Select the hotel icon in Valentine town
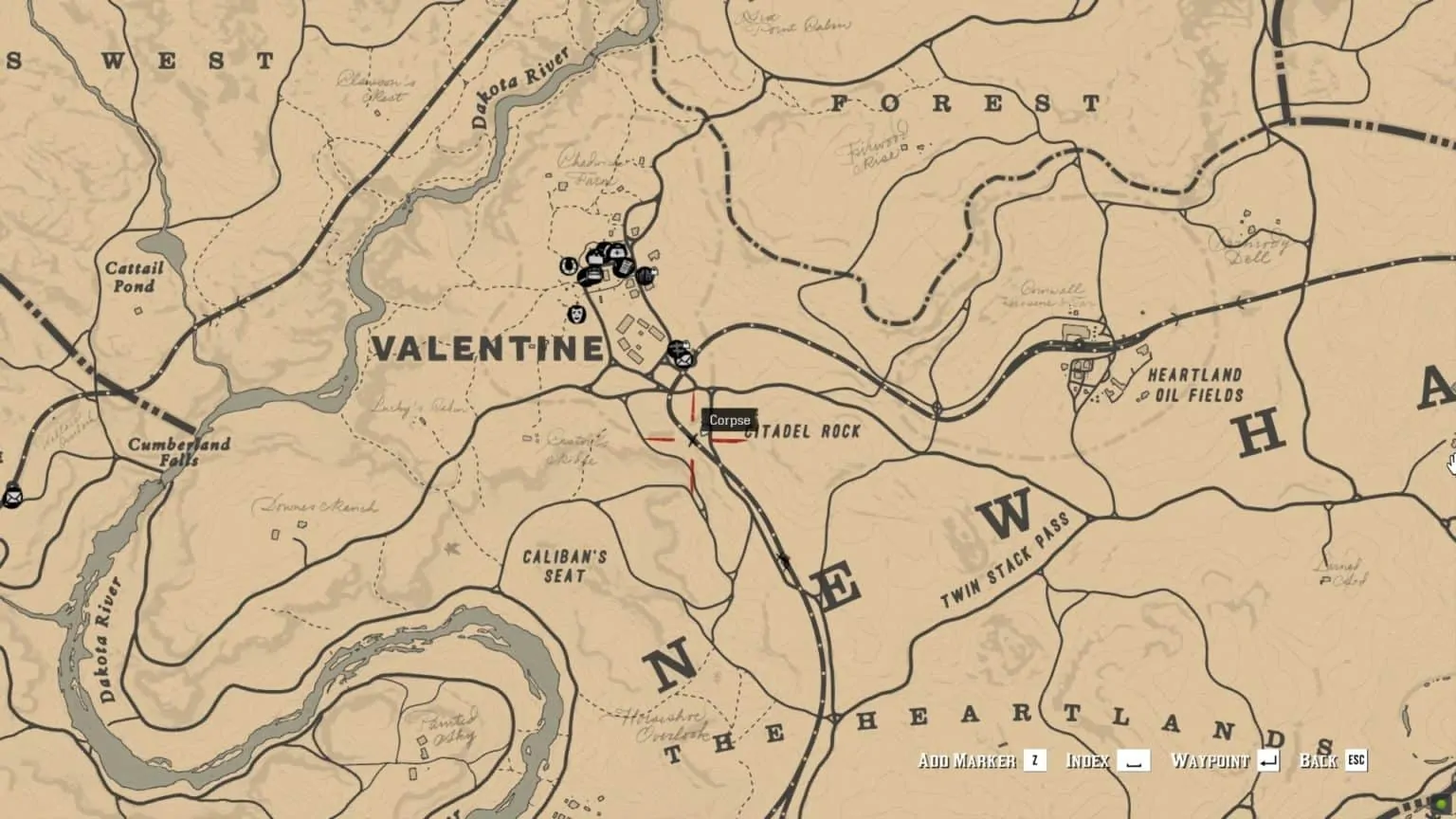 617,252
